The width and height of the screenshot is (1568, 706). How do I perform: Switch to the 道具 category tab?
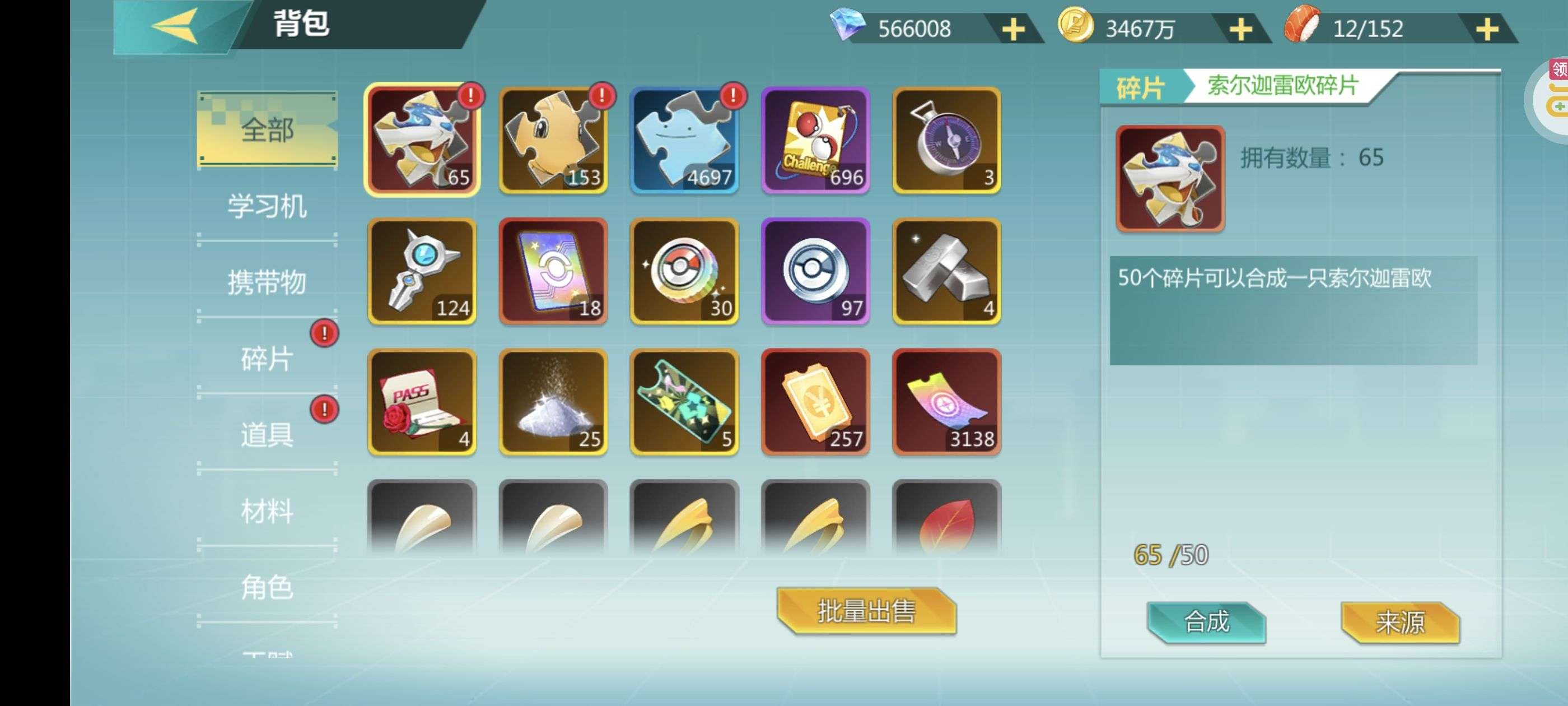click(267, 434)
